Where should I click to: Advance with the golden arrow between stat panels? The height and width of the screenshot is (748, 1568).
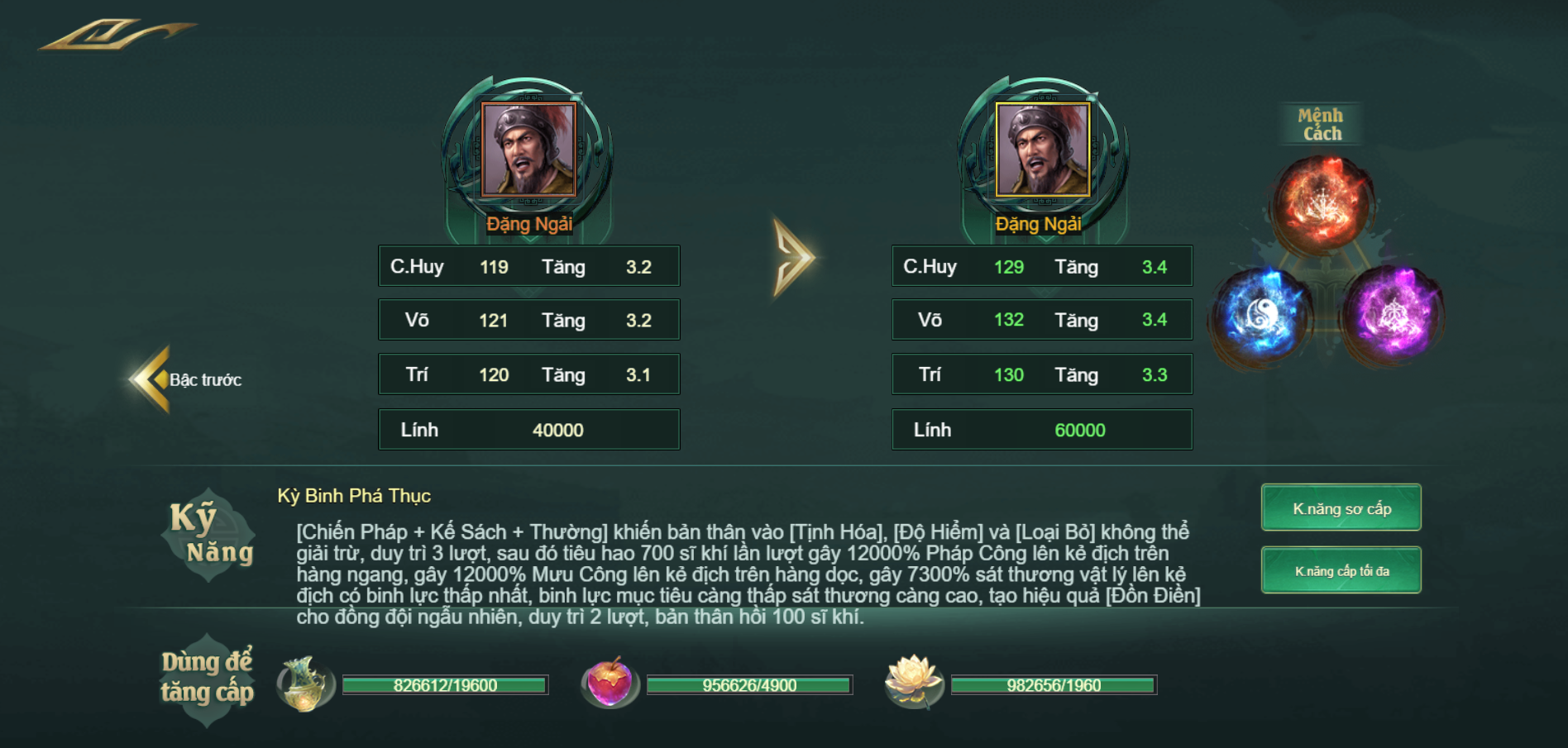coord(793,257)
